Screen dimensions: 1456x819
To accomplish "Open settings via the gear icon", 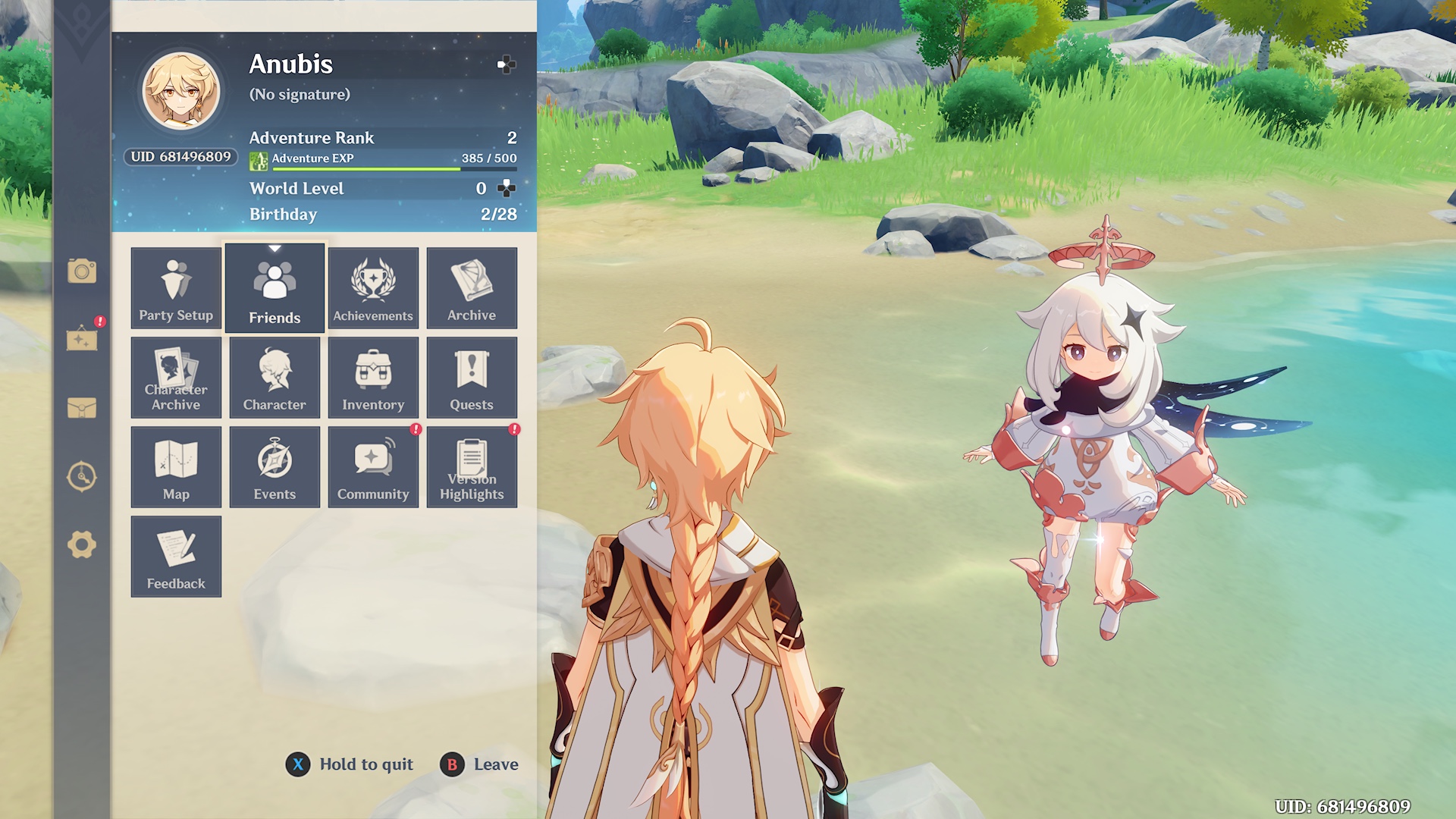I will click(82, 544).
